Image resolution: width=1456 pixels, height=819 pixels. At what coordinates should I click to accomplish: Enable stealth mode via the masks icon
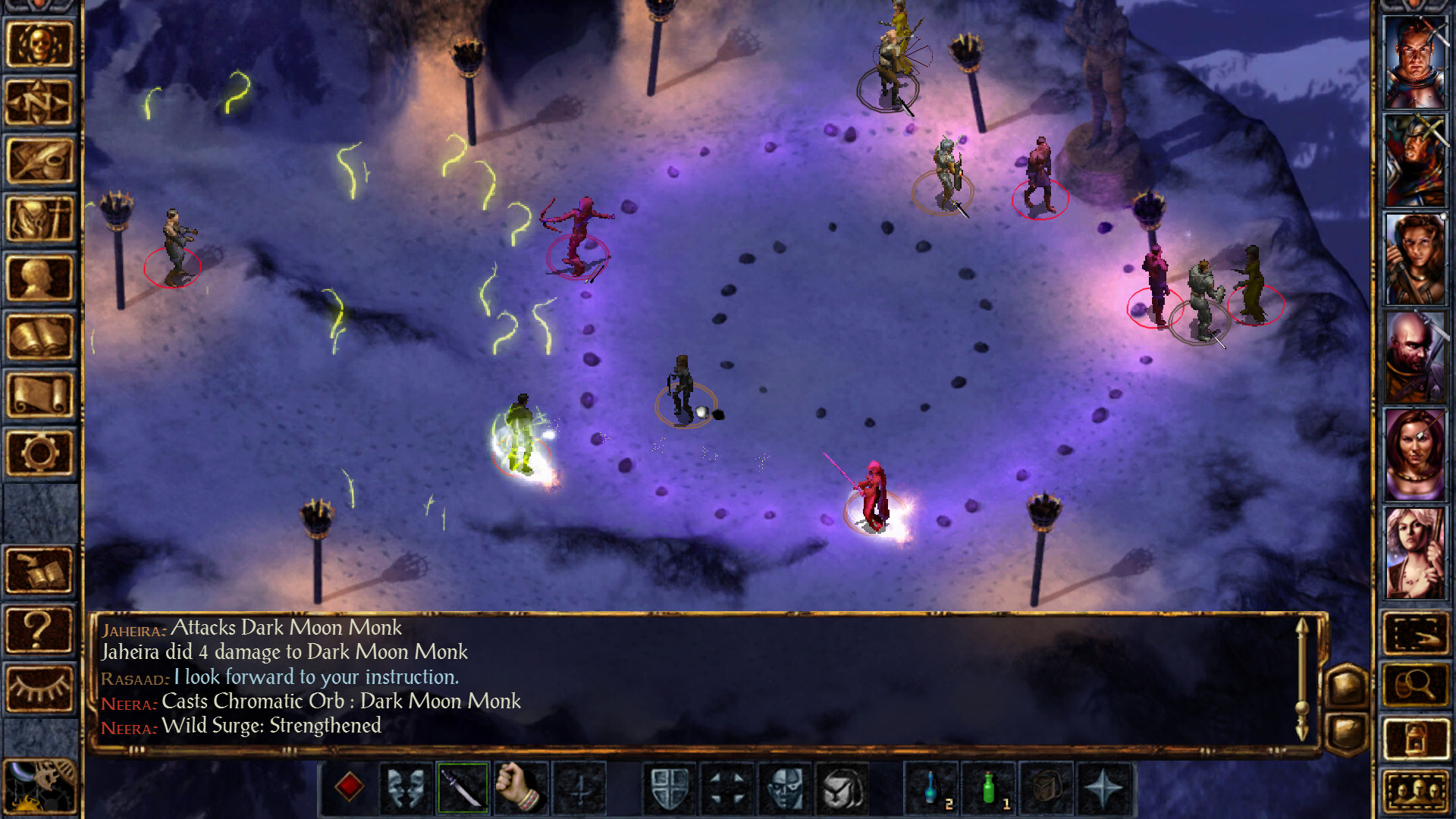[404, 789]
